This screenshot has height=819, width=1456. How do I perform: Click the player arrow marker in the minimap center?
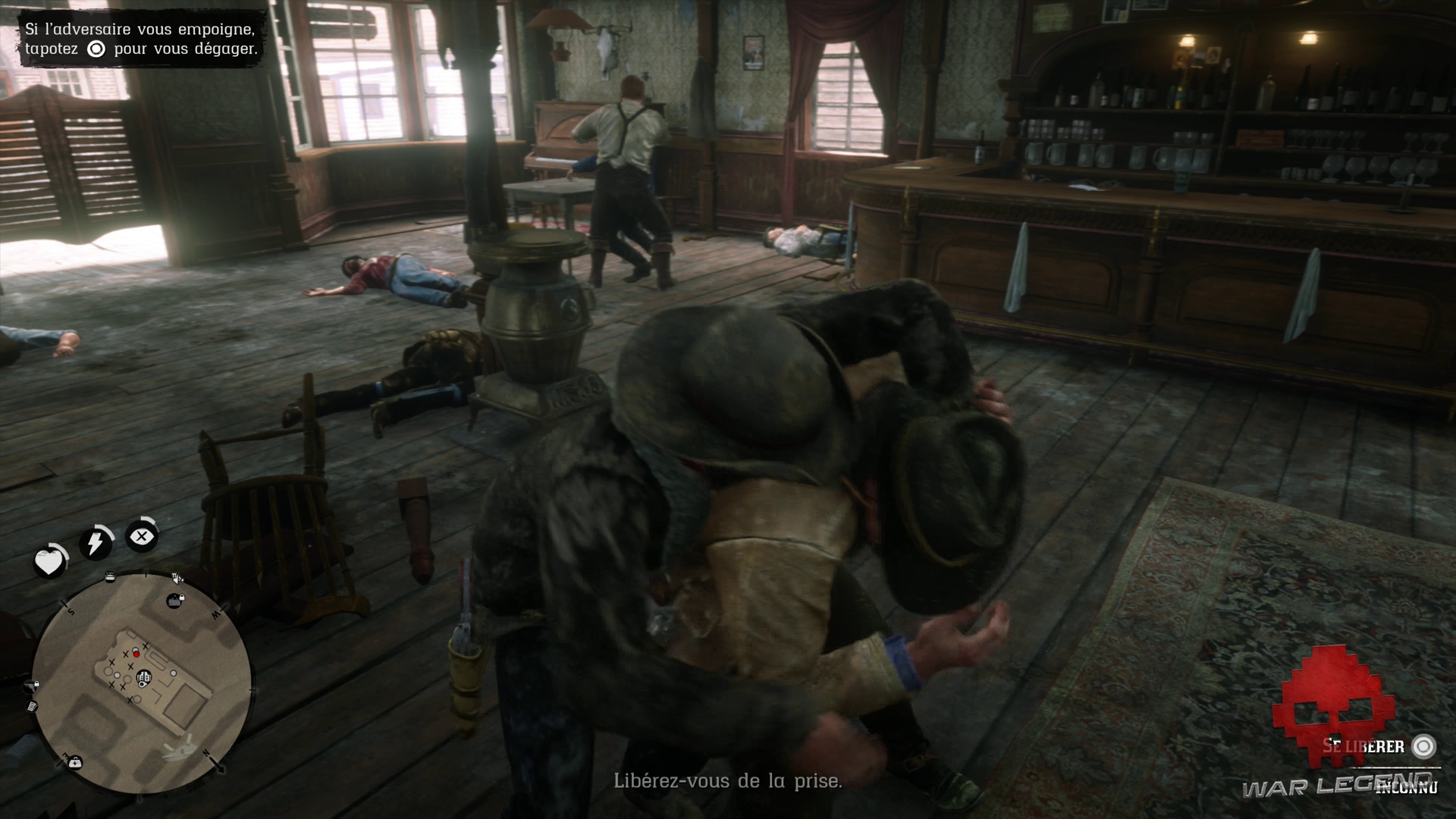(143, 679)
